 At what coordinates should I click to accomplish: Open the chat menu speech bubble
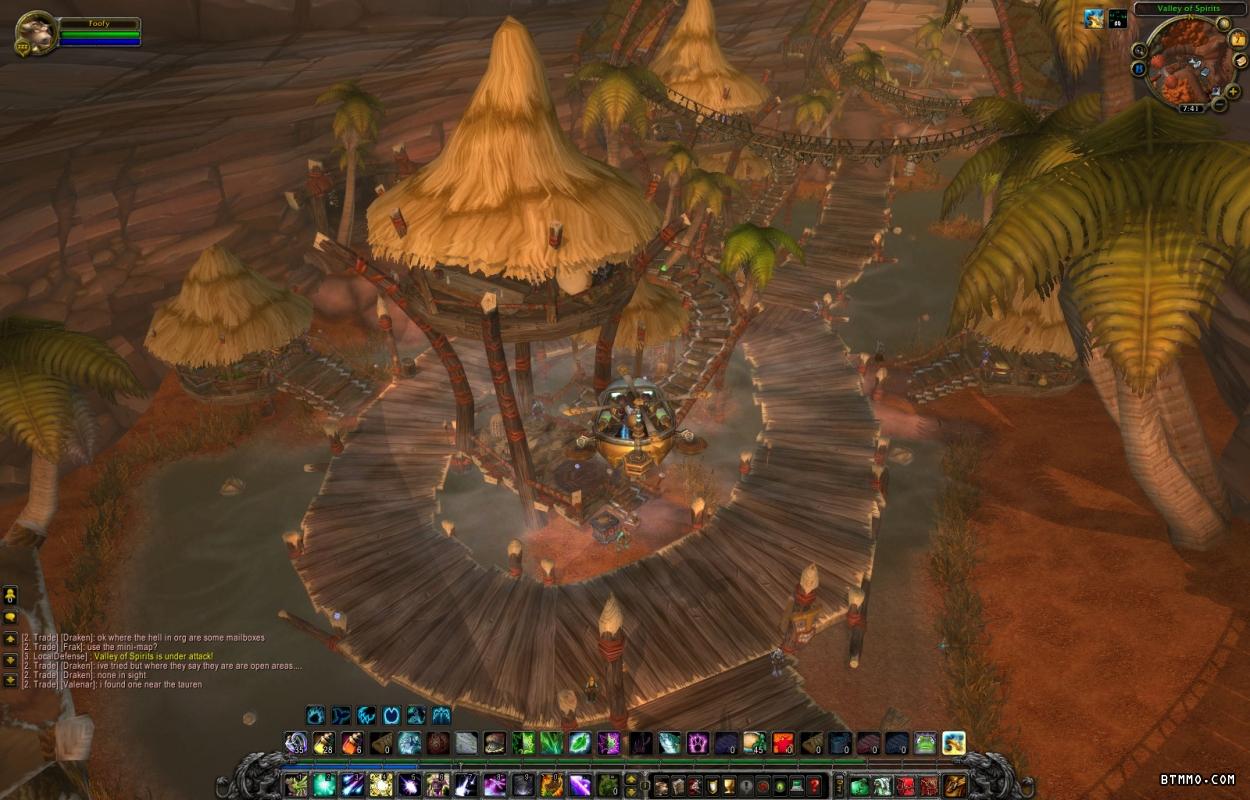coord(10,617)
